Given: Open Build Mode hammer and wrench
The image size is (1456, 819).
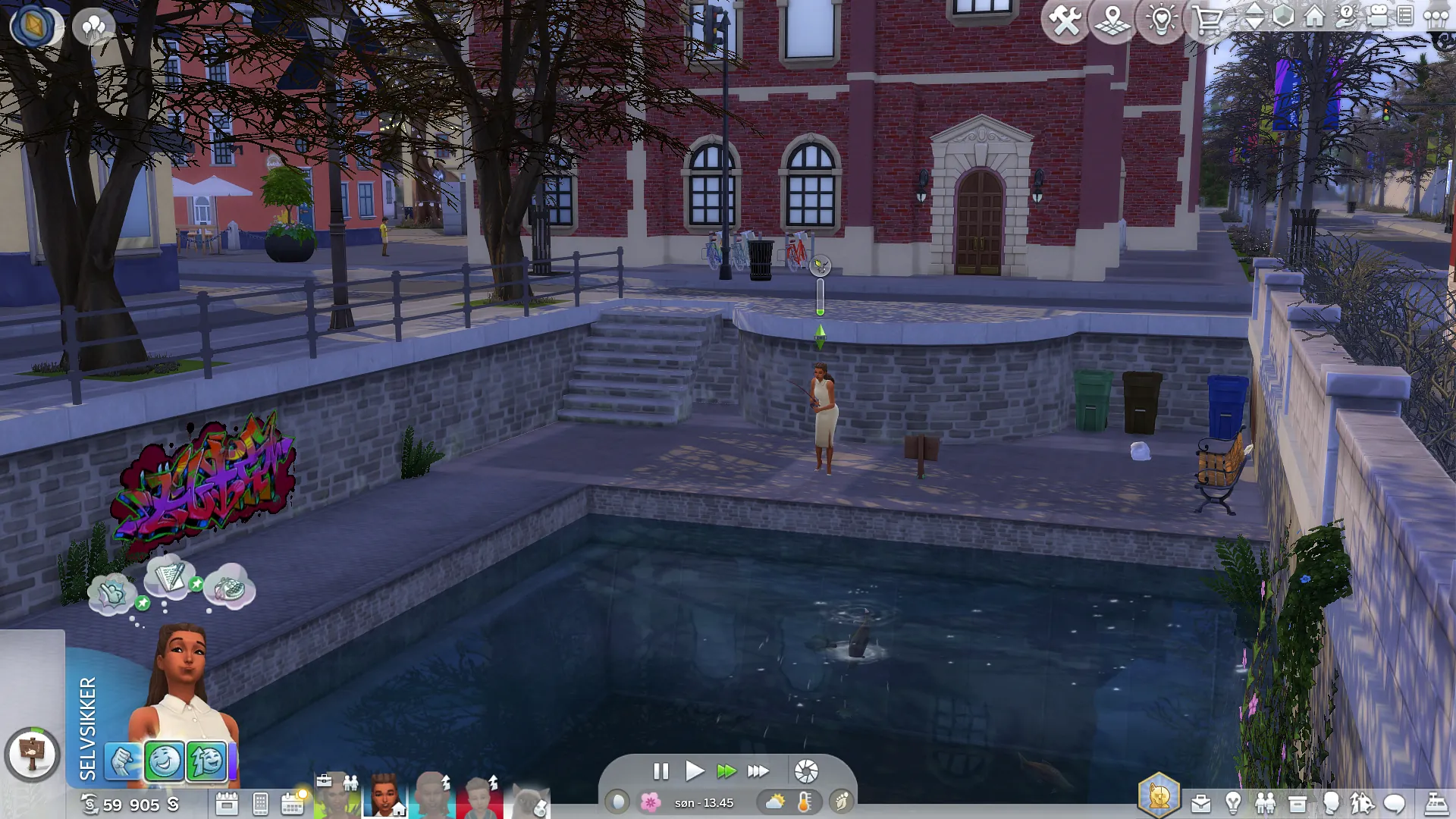Looking at the screenshot, I should tap(1065, 20).
